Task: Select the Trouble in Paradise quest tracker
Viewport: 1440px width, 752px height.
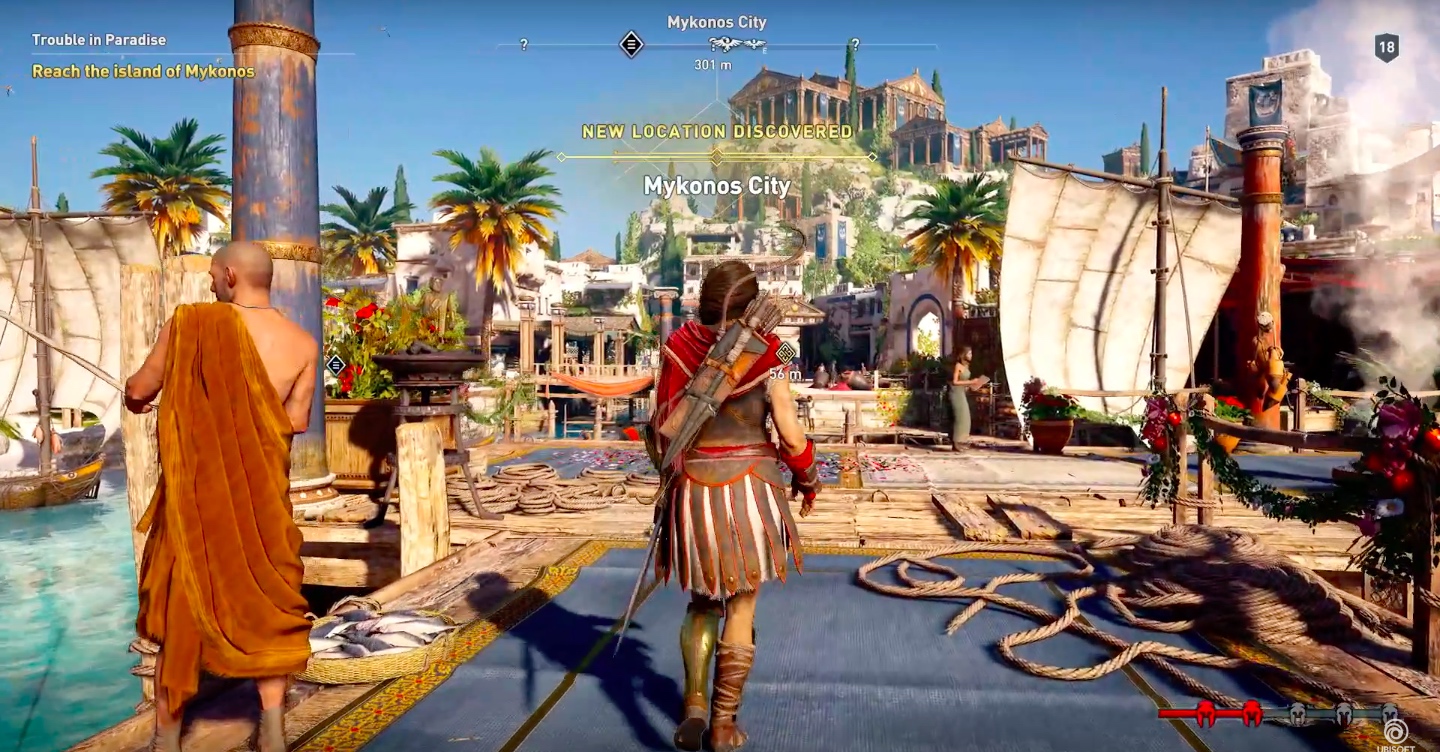Action: [99, 41]
